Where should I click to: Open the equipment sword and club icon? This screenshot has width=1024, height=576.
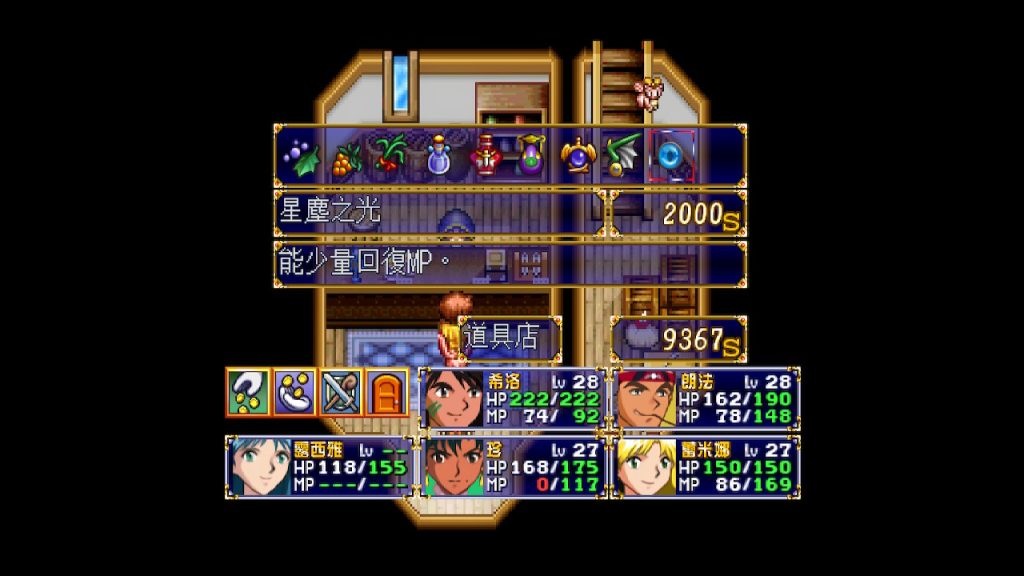coord(339,392)
